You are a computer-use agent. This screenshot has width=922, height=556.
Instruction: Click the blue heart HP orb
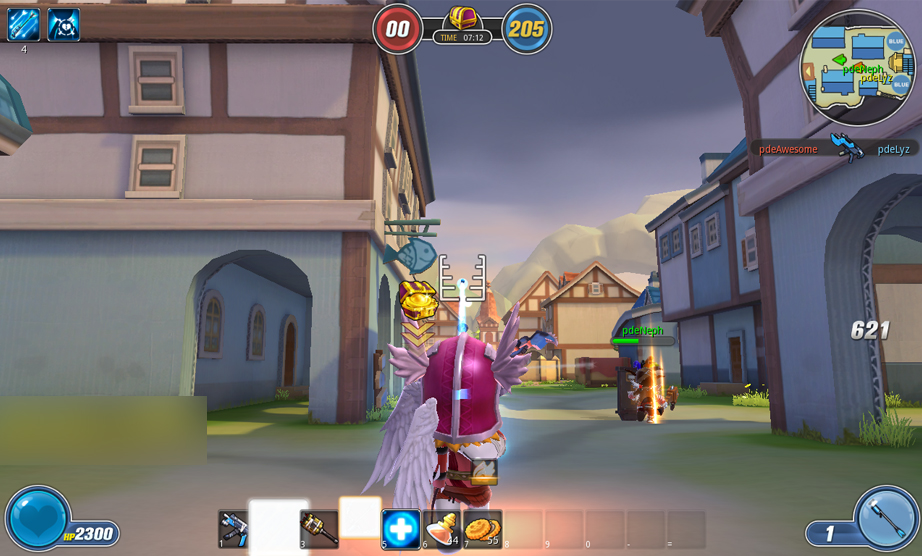pyautogui.click(x=38, y=518)
